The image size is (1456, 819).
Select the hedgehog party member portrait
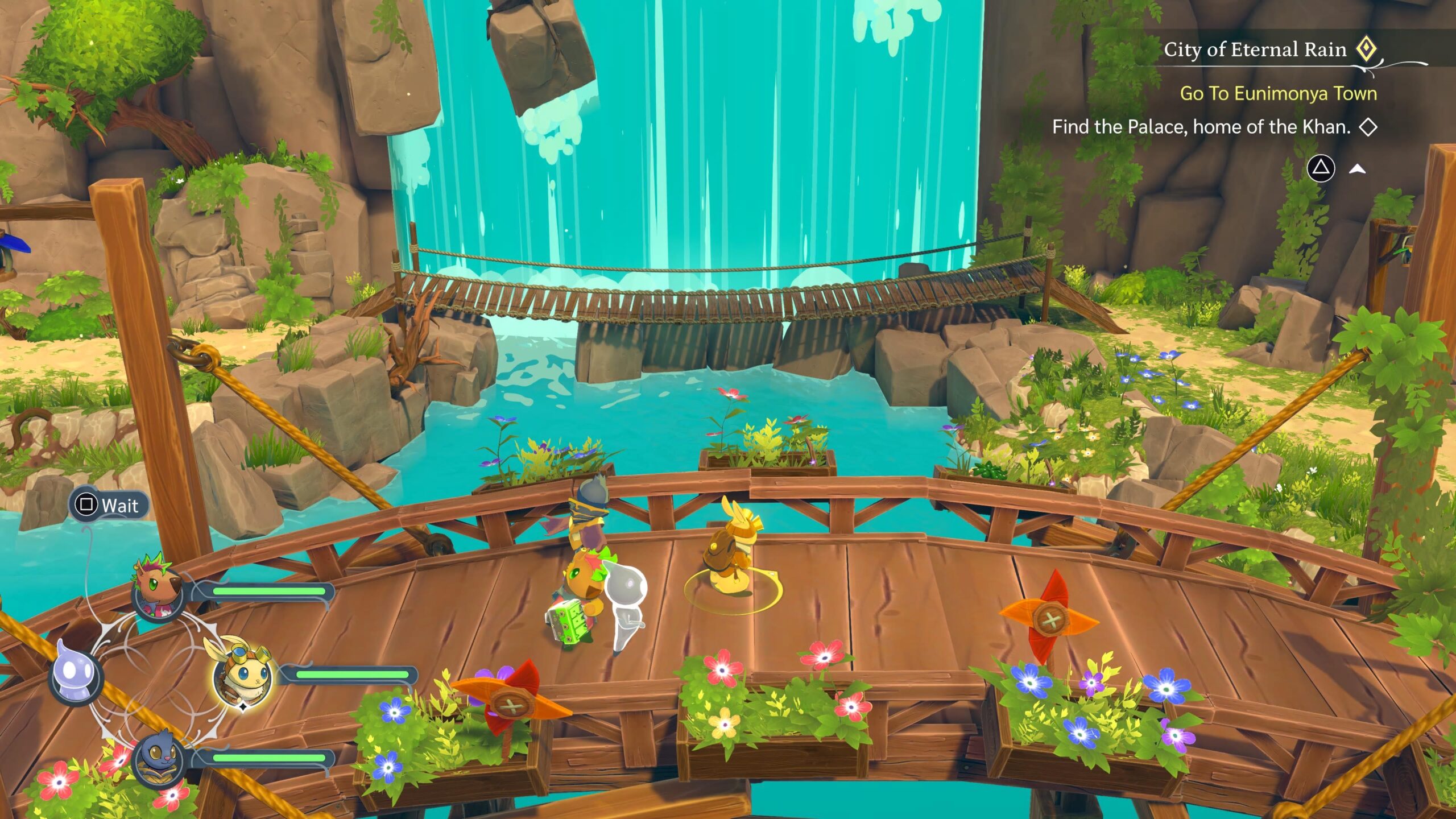tap(156, 590)
